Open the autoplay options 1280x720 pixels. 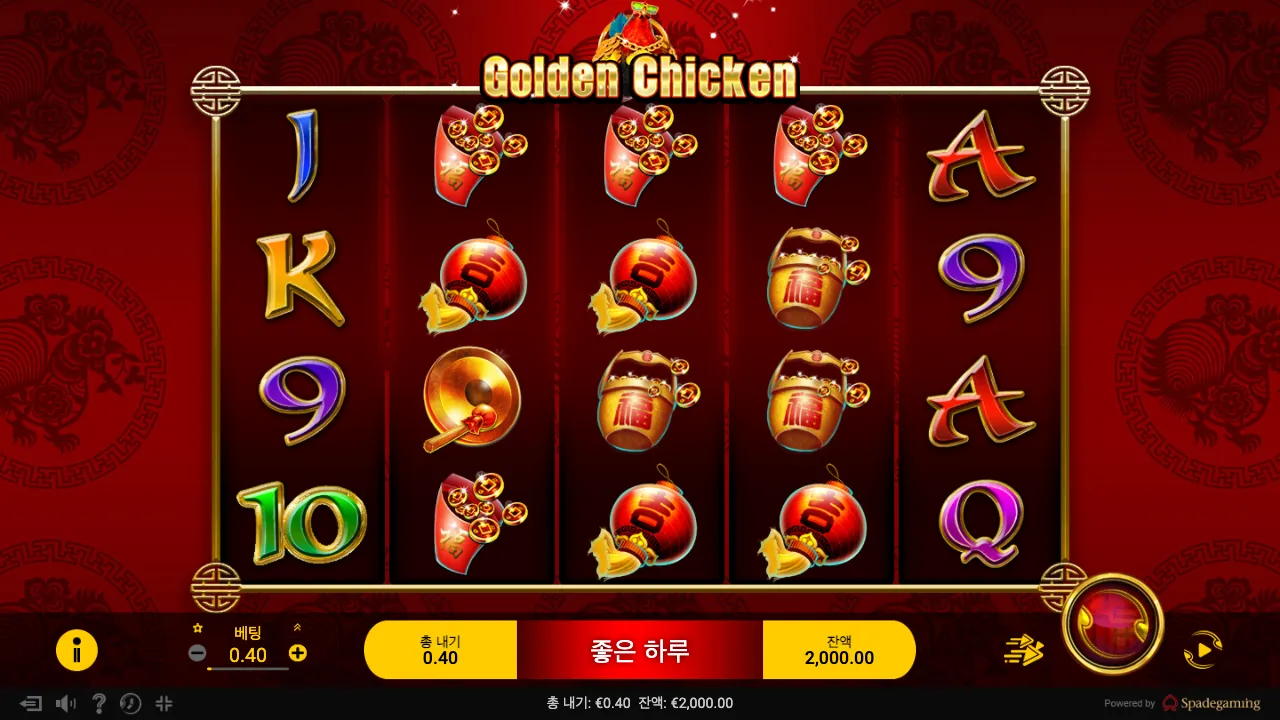click(1203, 650)
